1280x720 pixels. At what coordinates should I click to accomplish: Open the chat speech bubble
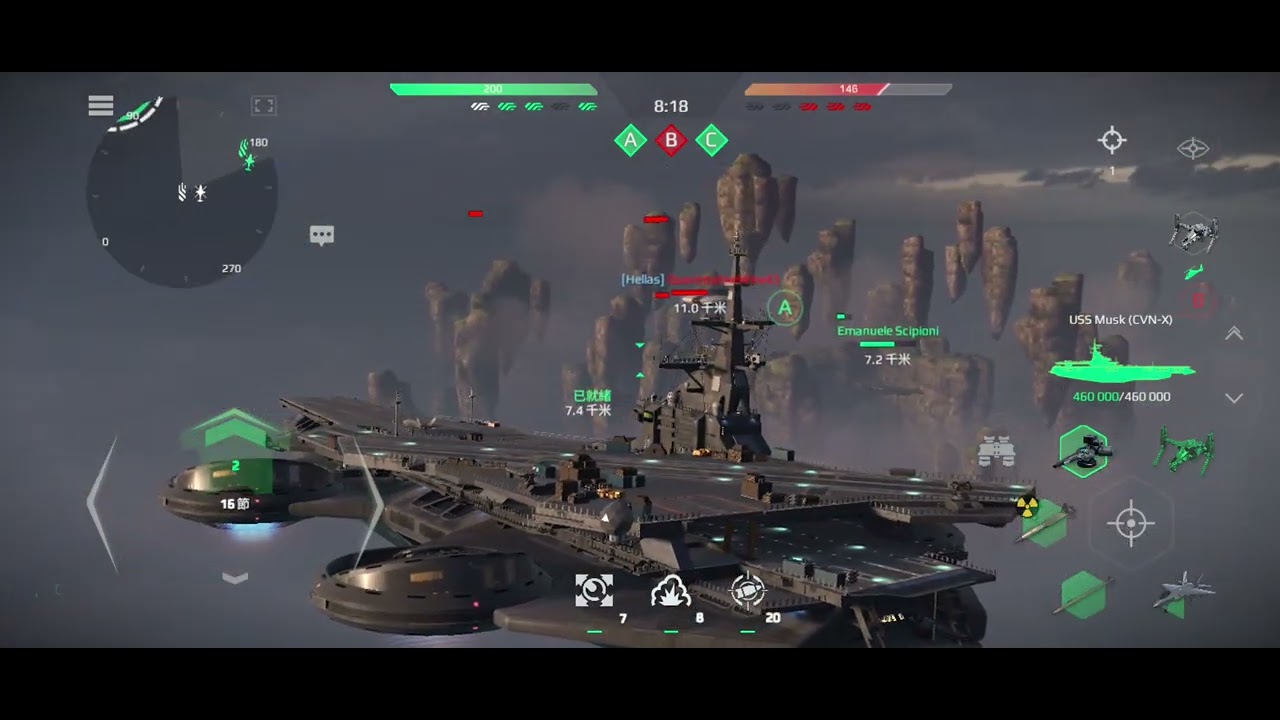pos(322,236)
